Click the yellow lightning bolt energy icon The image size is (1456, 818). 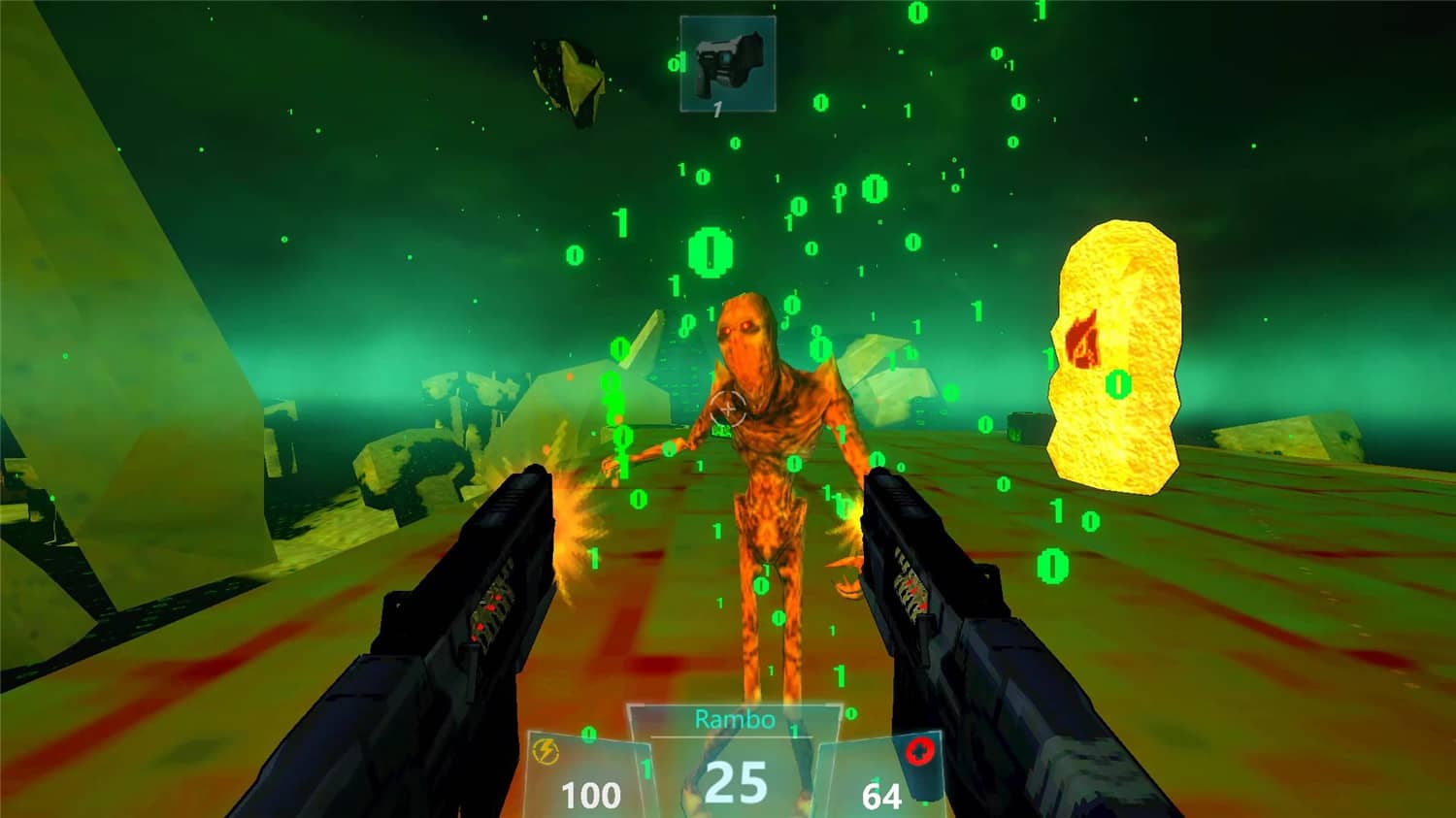point(546,752)
